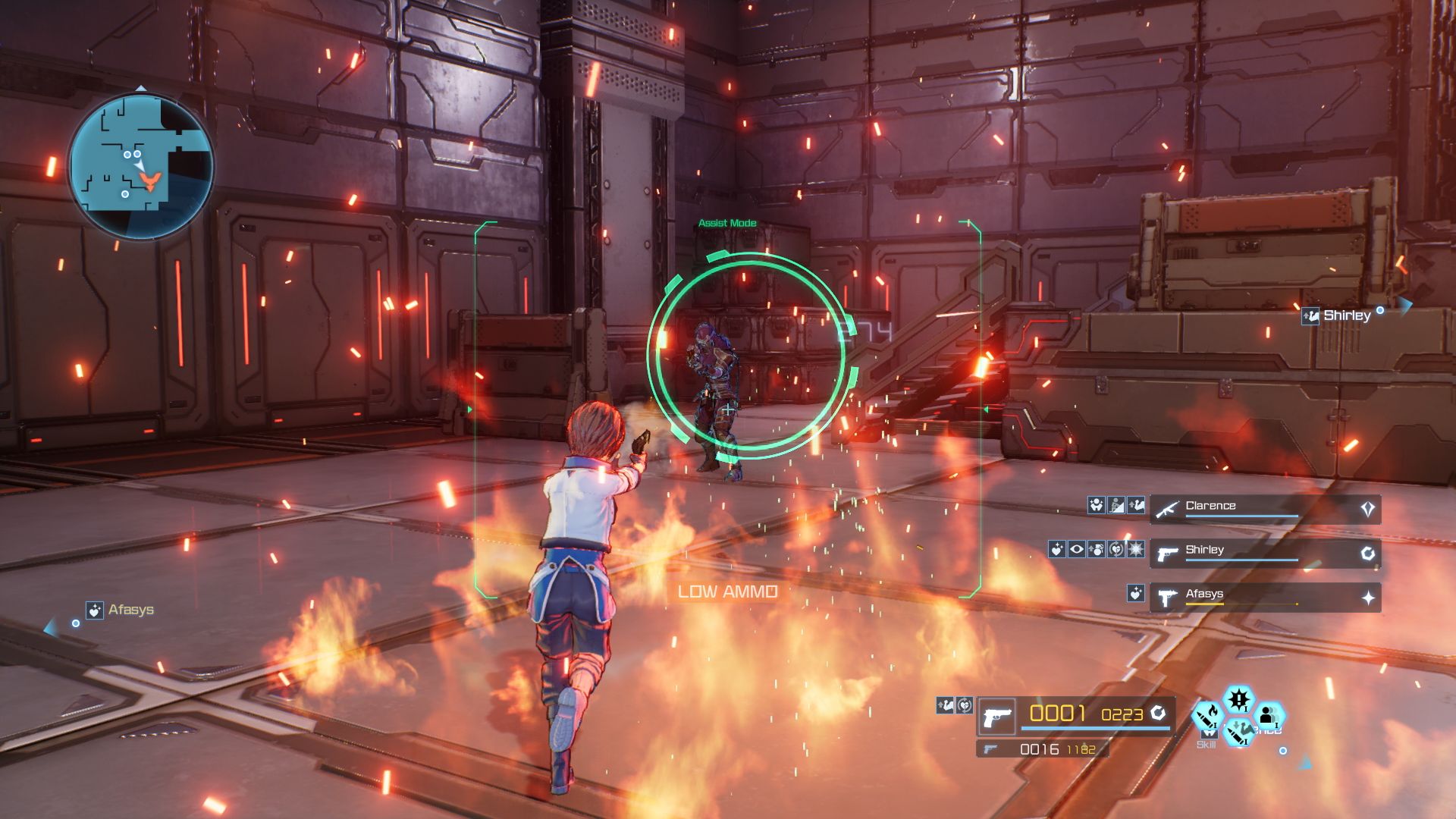Select the eye buff icon on Shirley's row
The height and width of the screenshot is (819, 1456).
tap(1078, 550)
